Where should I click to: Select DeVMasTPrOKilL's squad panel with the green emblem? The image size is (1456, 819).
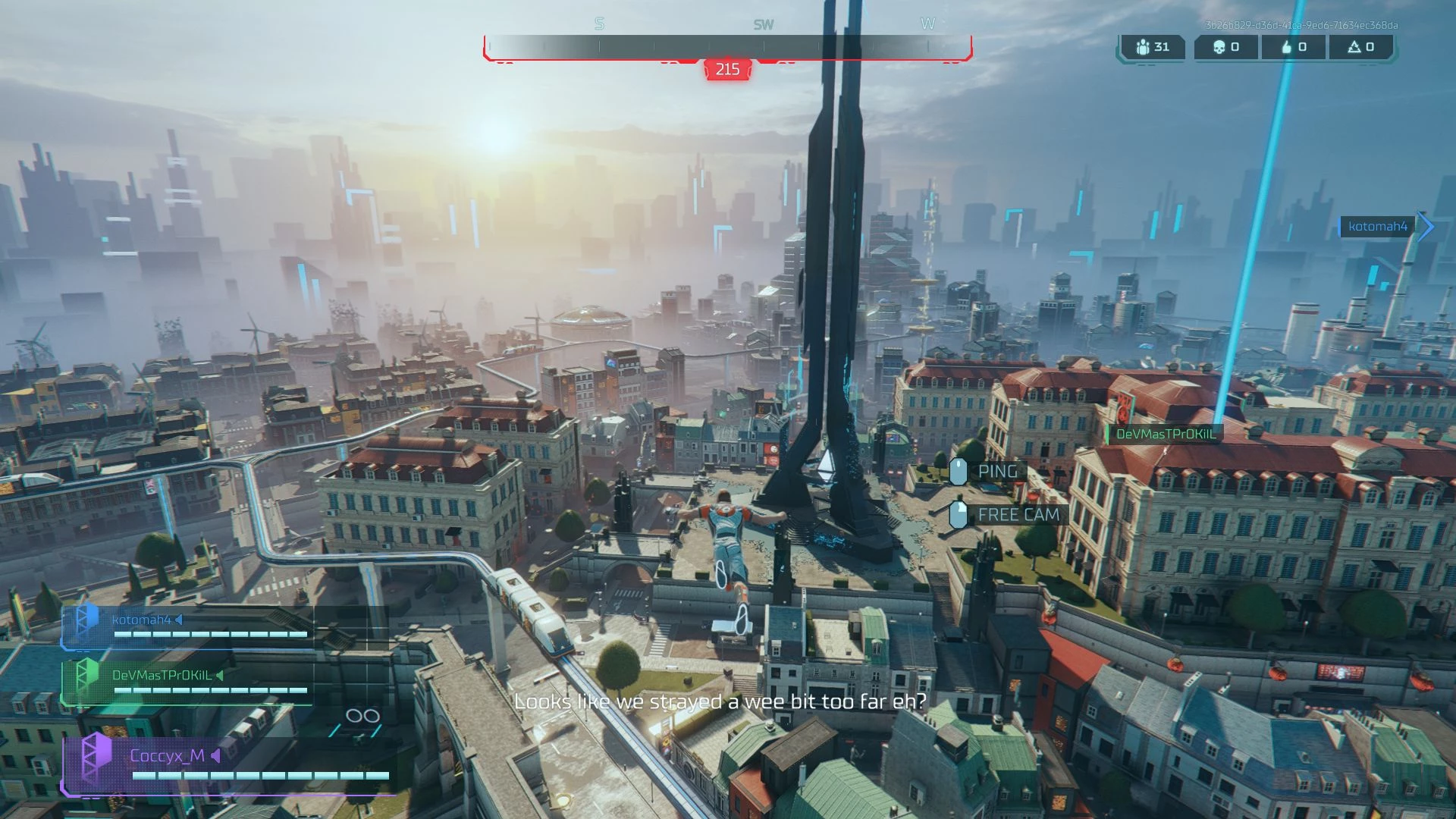click(x=190, y=682)
